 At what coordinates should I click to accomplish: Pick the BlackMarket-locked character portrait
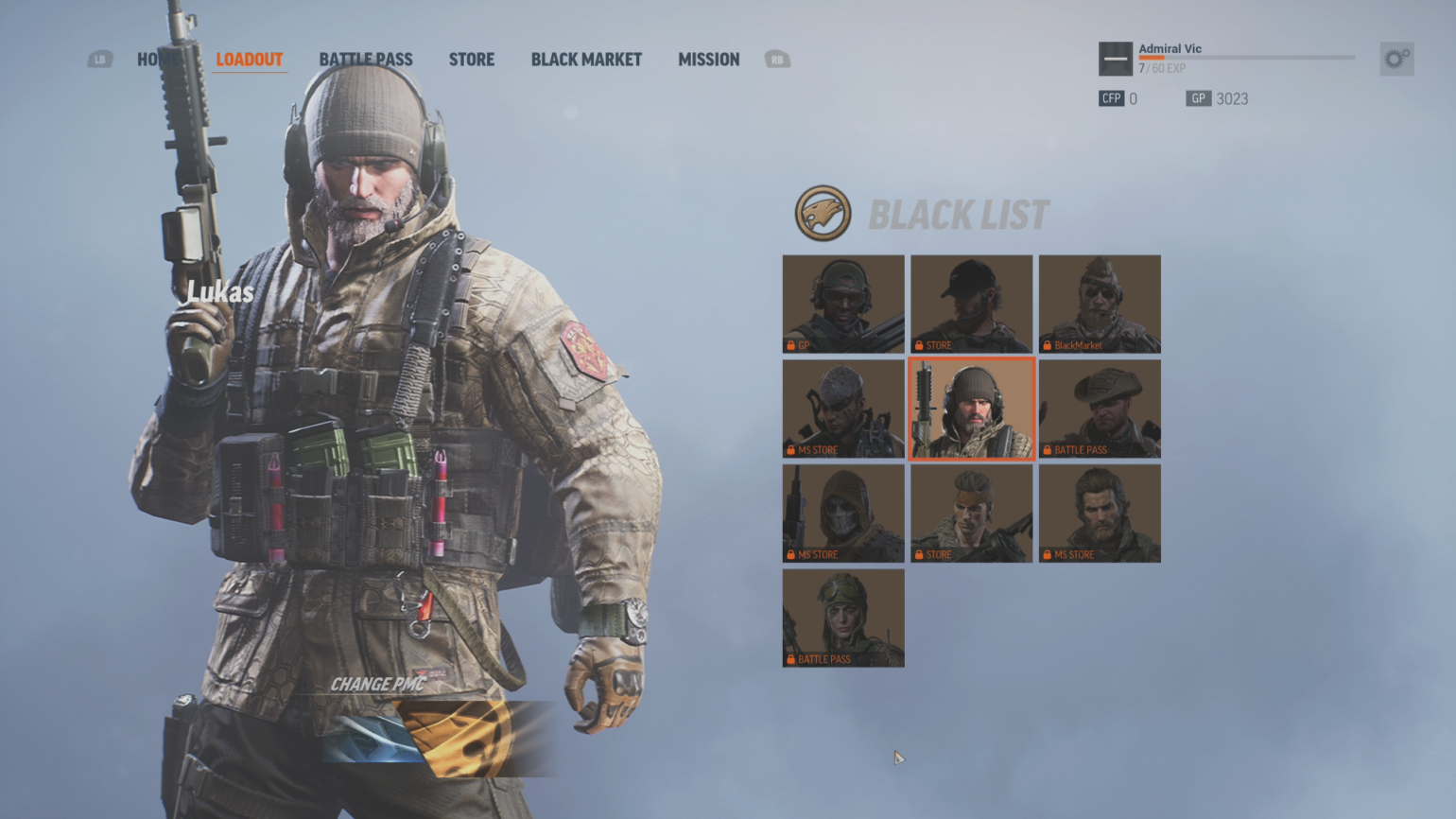(x=1100, y=304)
